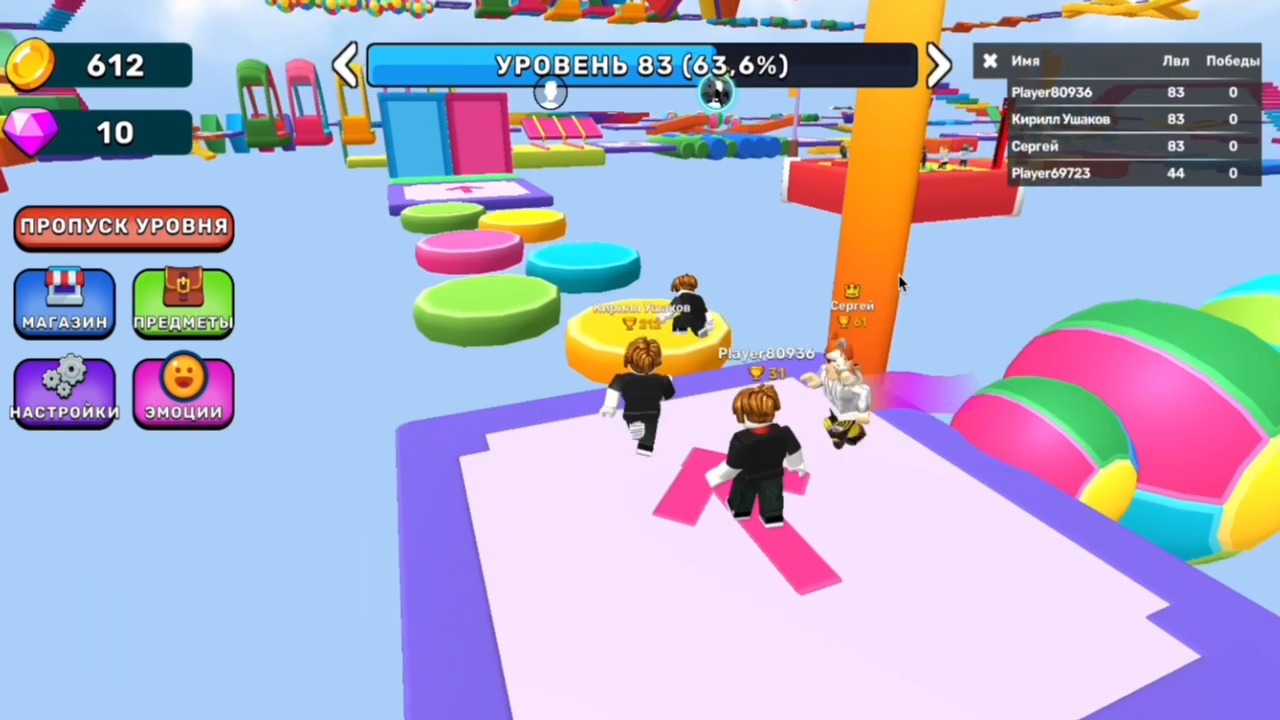1280x720 pixels.
Task: Close the leaderboard with the X button
Action: click(x=989, y=61)
